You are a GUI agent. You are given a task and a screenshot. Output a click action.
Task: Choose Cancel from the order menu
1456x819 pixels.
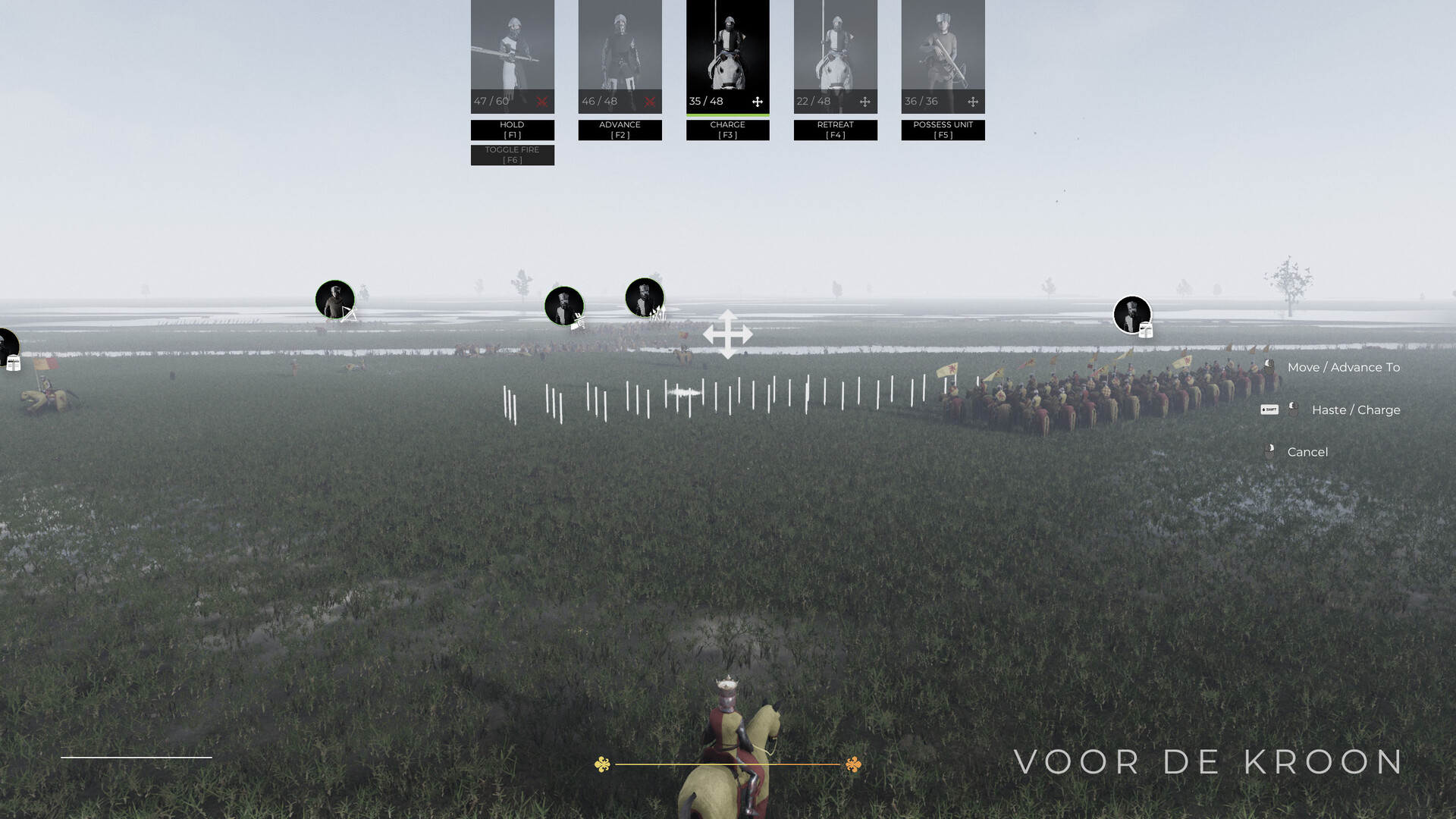coord(1307,451)
